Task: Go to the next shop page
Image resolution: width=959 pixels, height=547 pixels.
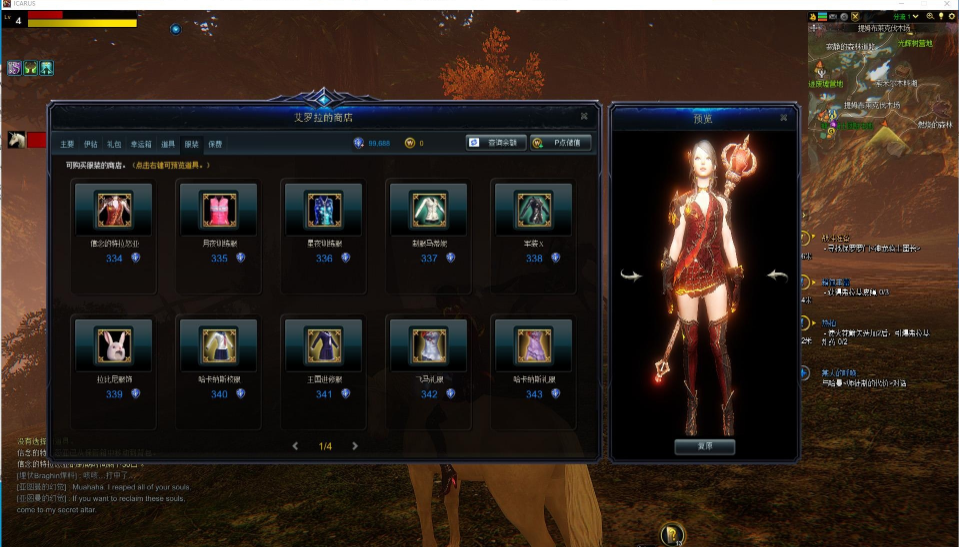Action: pyautogui.click(x=355, y=446)
